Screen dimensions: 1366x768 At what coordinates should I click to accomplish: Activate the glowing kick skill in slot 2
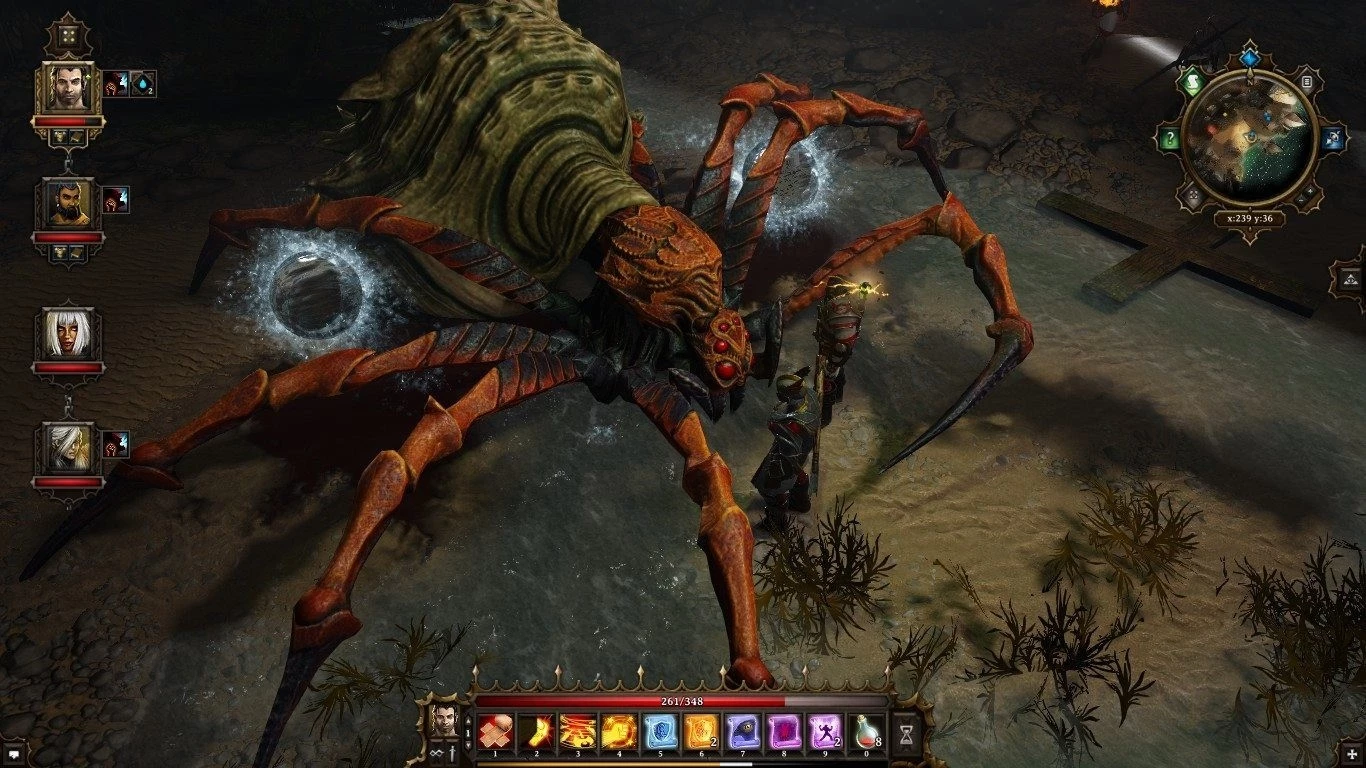click(x=534, y=733)
